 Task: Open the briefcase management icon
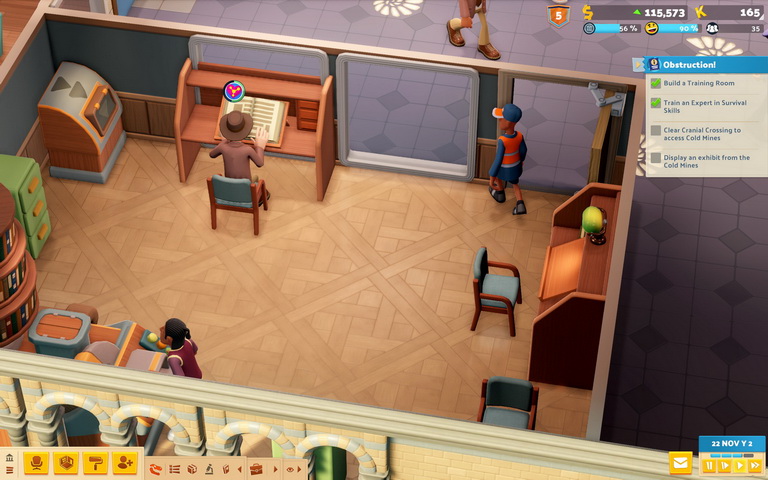click(256, 468)
